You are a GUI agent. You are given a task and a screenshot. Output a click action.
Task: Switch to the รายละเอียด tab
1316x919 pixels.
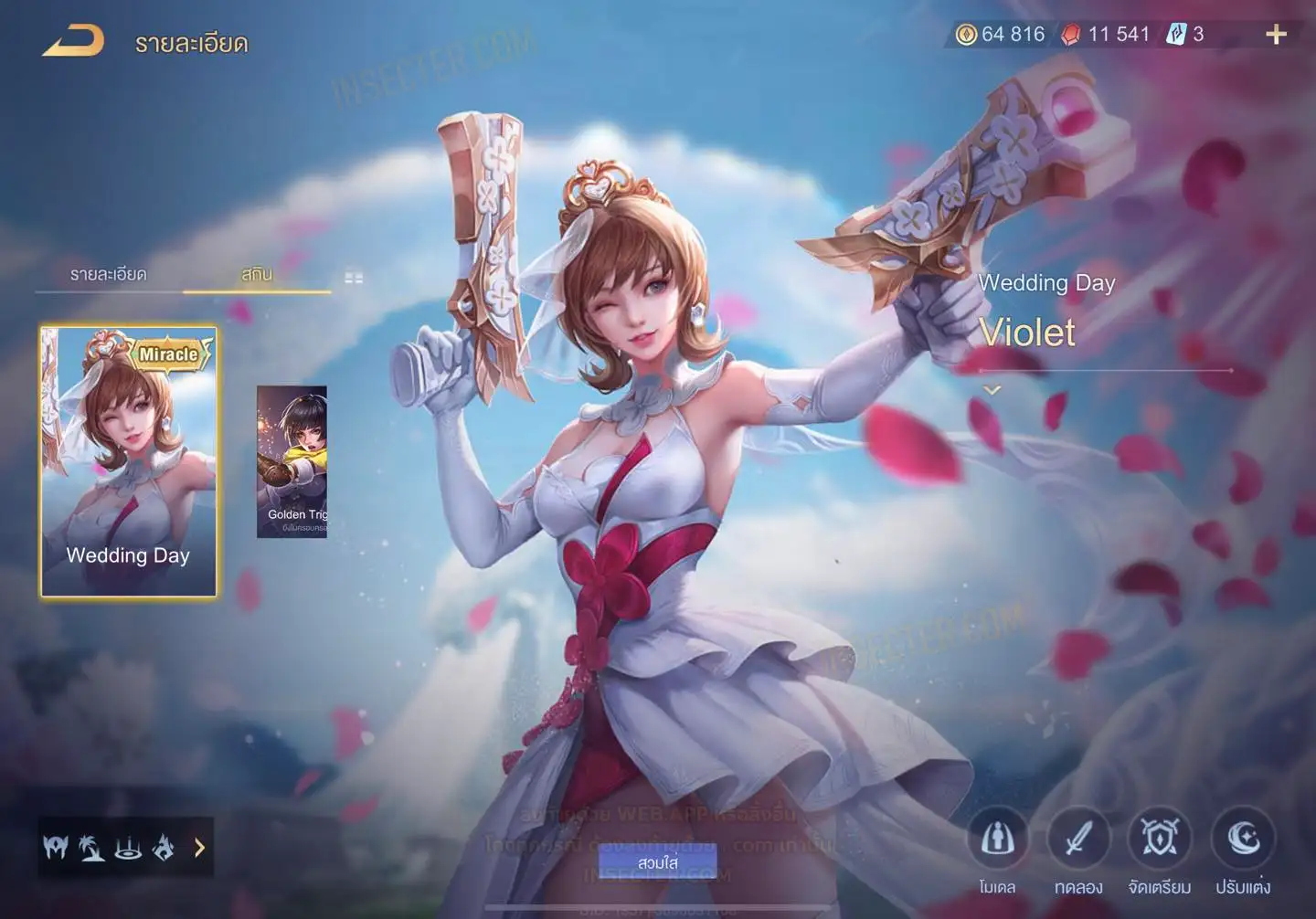pos(108,274)
